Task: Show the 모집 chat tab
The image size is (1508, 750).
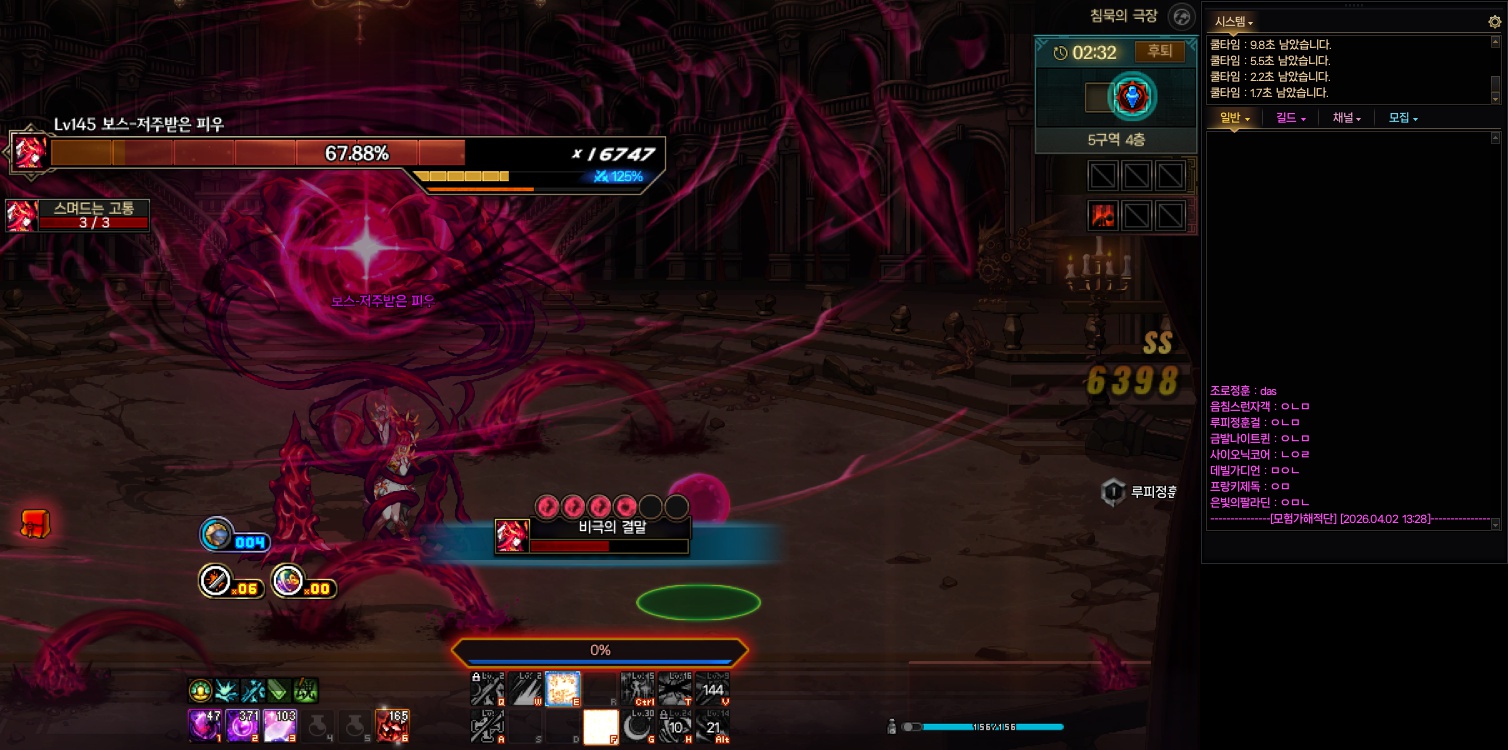Action: click(x=1403, y=118)
